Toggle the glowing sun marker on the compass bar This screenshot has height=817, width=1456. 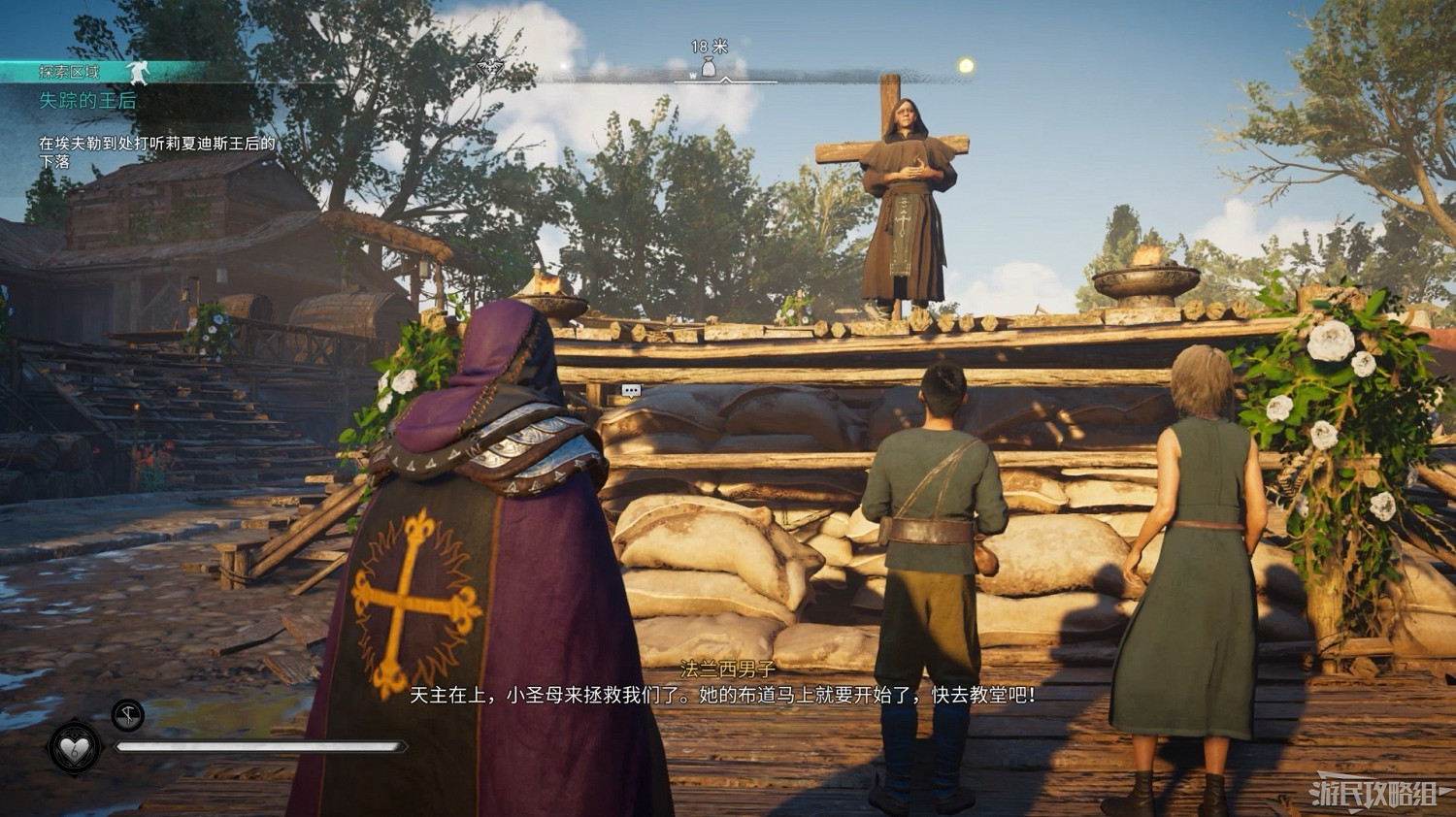[963, 67]
